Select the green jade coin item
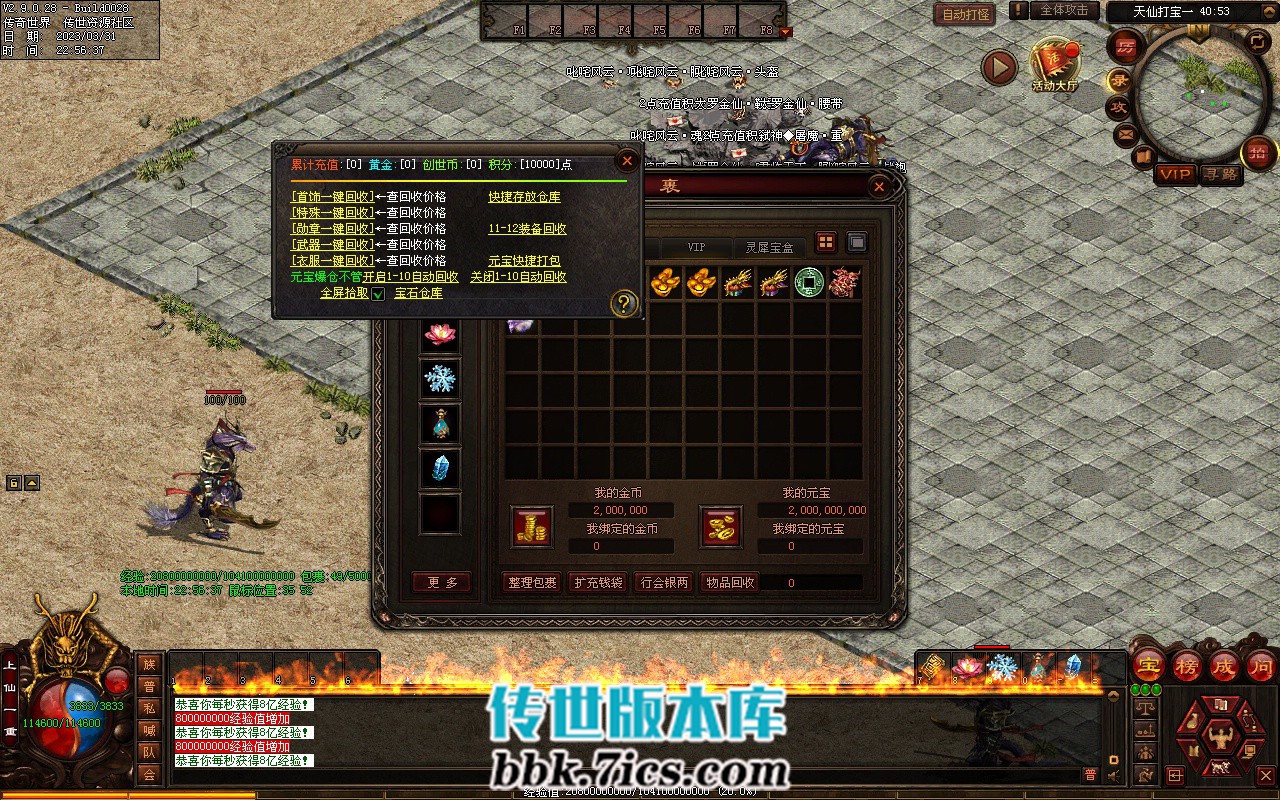 (x=809, y=282)
